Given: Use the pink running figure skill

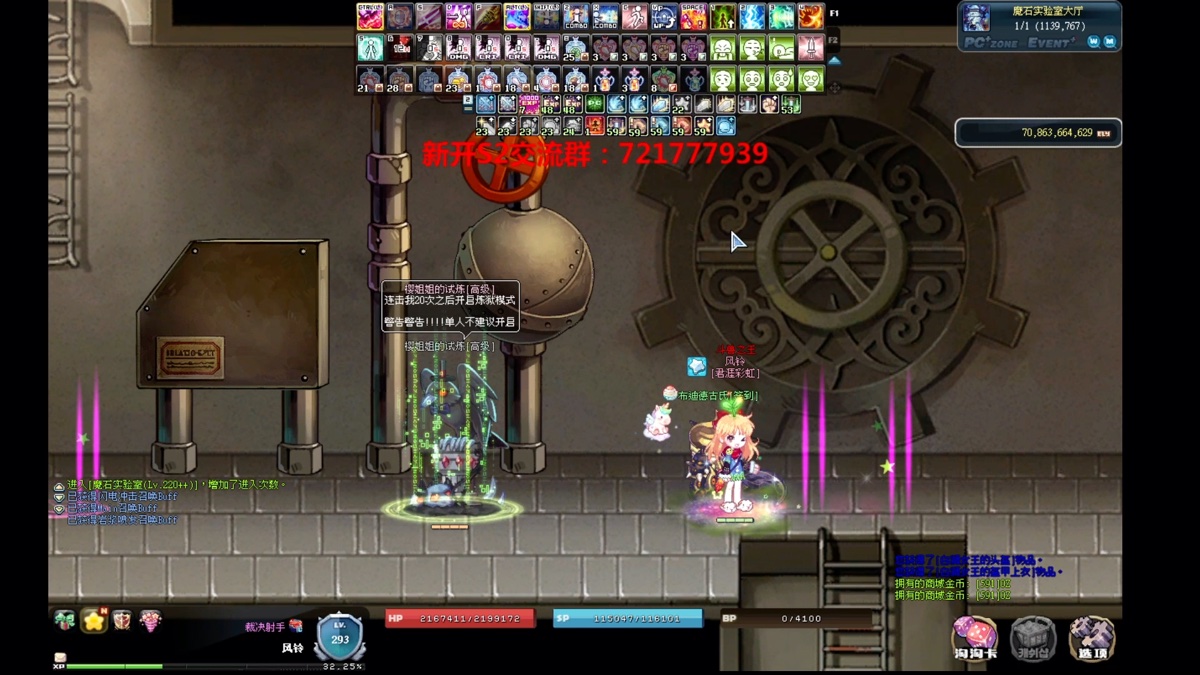Looking at the screenshot, I should (634, 17).
